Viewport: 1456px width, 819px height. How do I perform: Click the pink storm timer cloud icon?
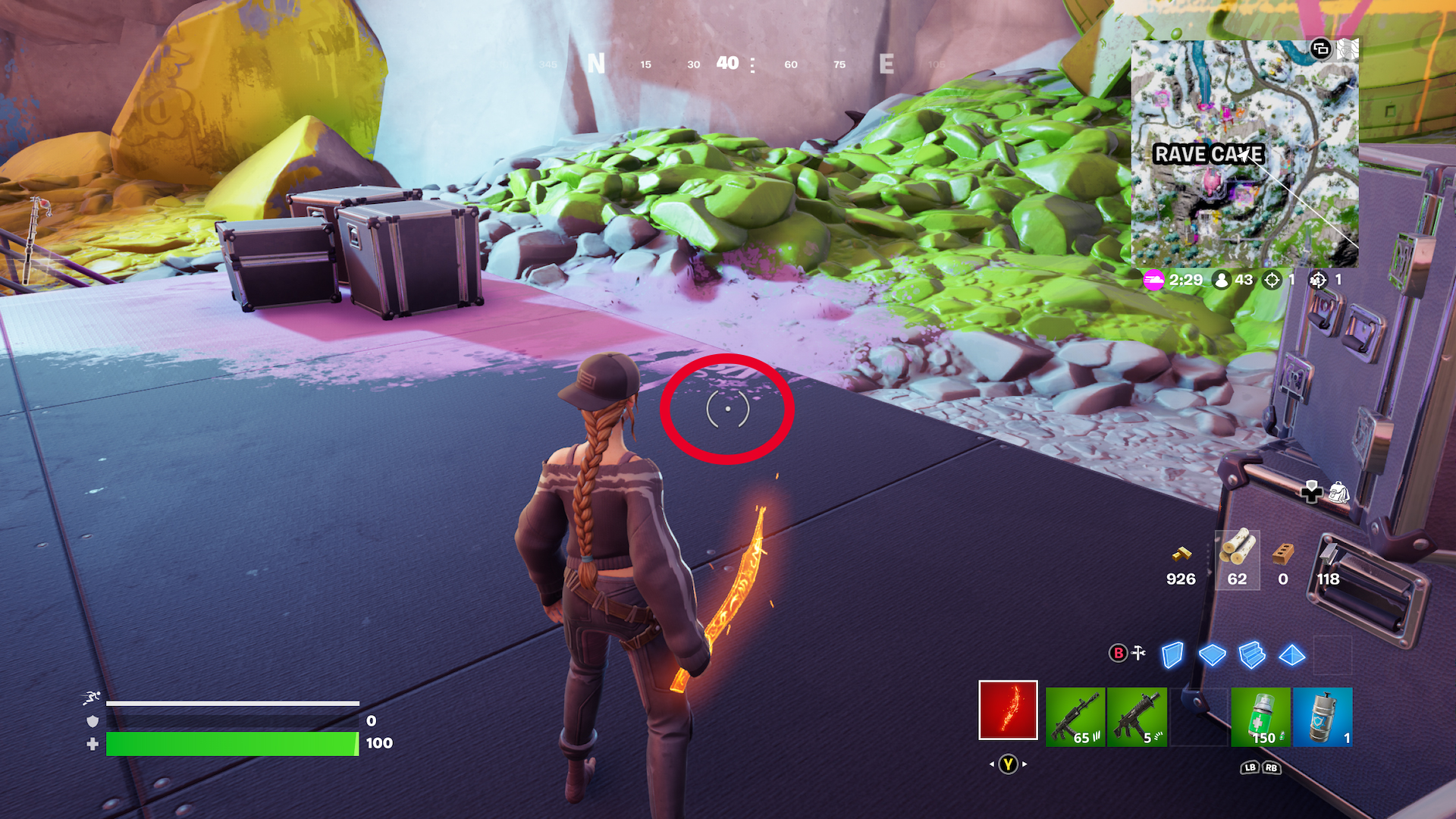[1152, 279]
